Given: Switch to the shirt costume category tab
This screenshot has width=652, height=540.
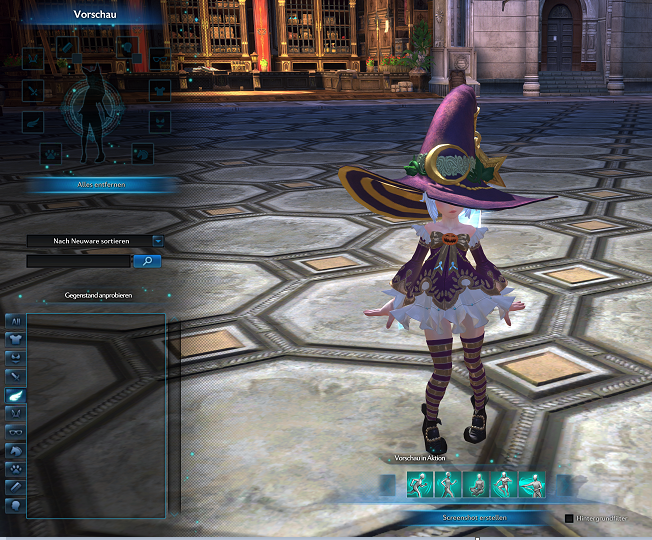Looking at the screenshot, I should [x=16, y=339].
